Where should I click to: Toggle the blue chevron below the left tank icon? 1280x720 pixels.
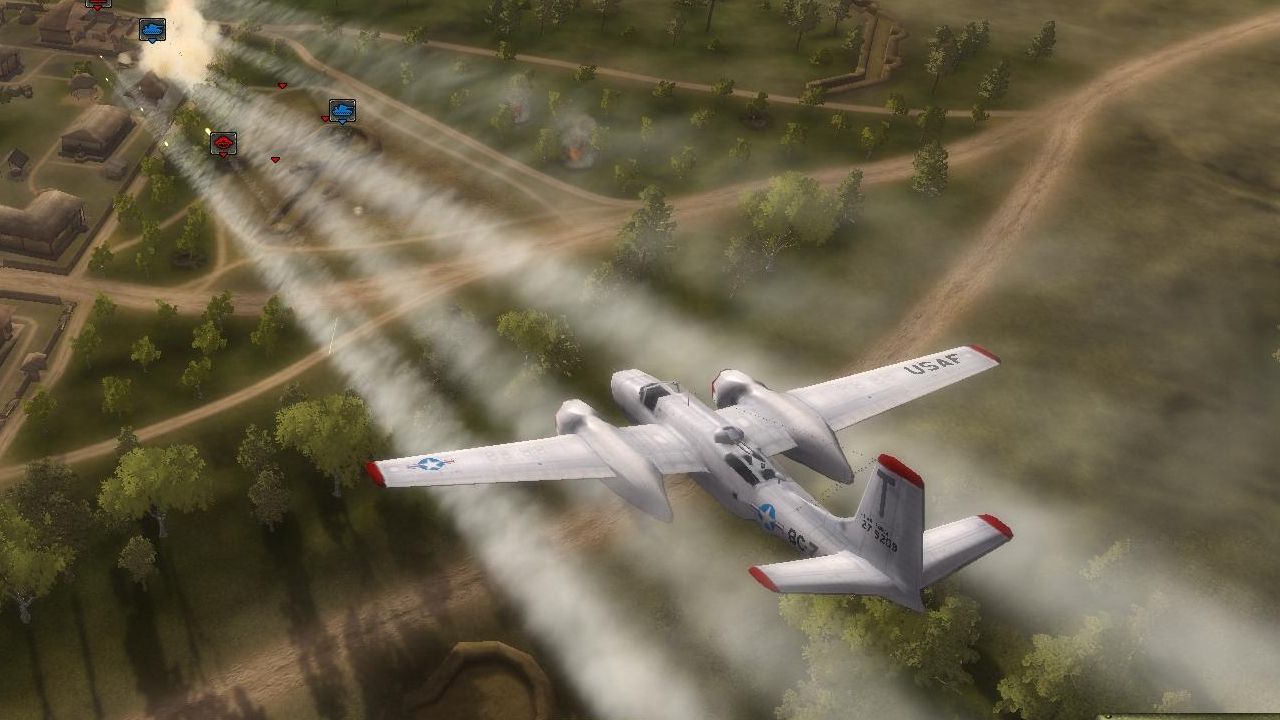point(151,41)
